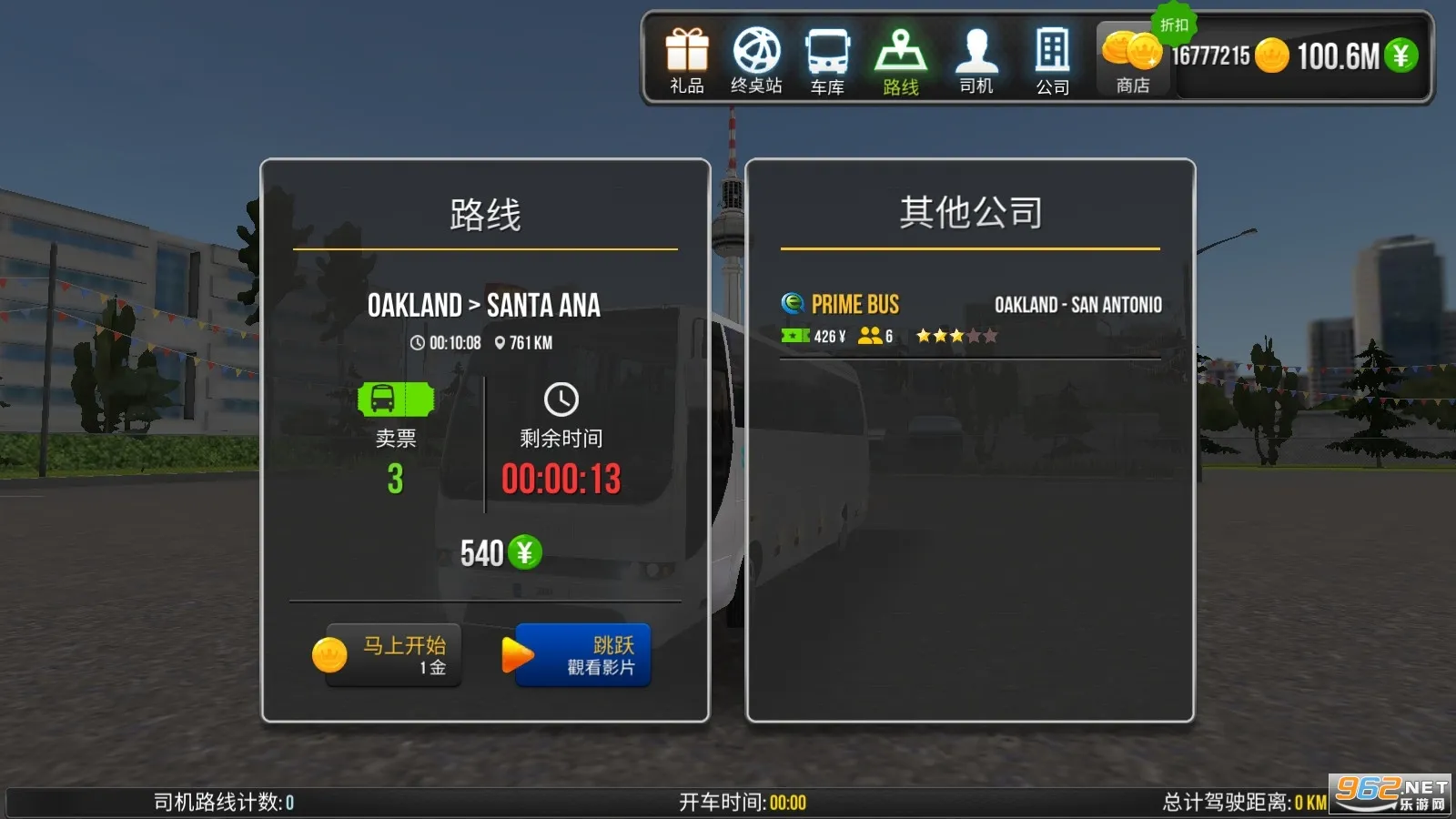Click the green ¥ icon beside 540
The image size is (1456, 819).
[x=526, y=551]
